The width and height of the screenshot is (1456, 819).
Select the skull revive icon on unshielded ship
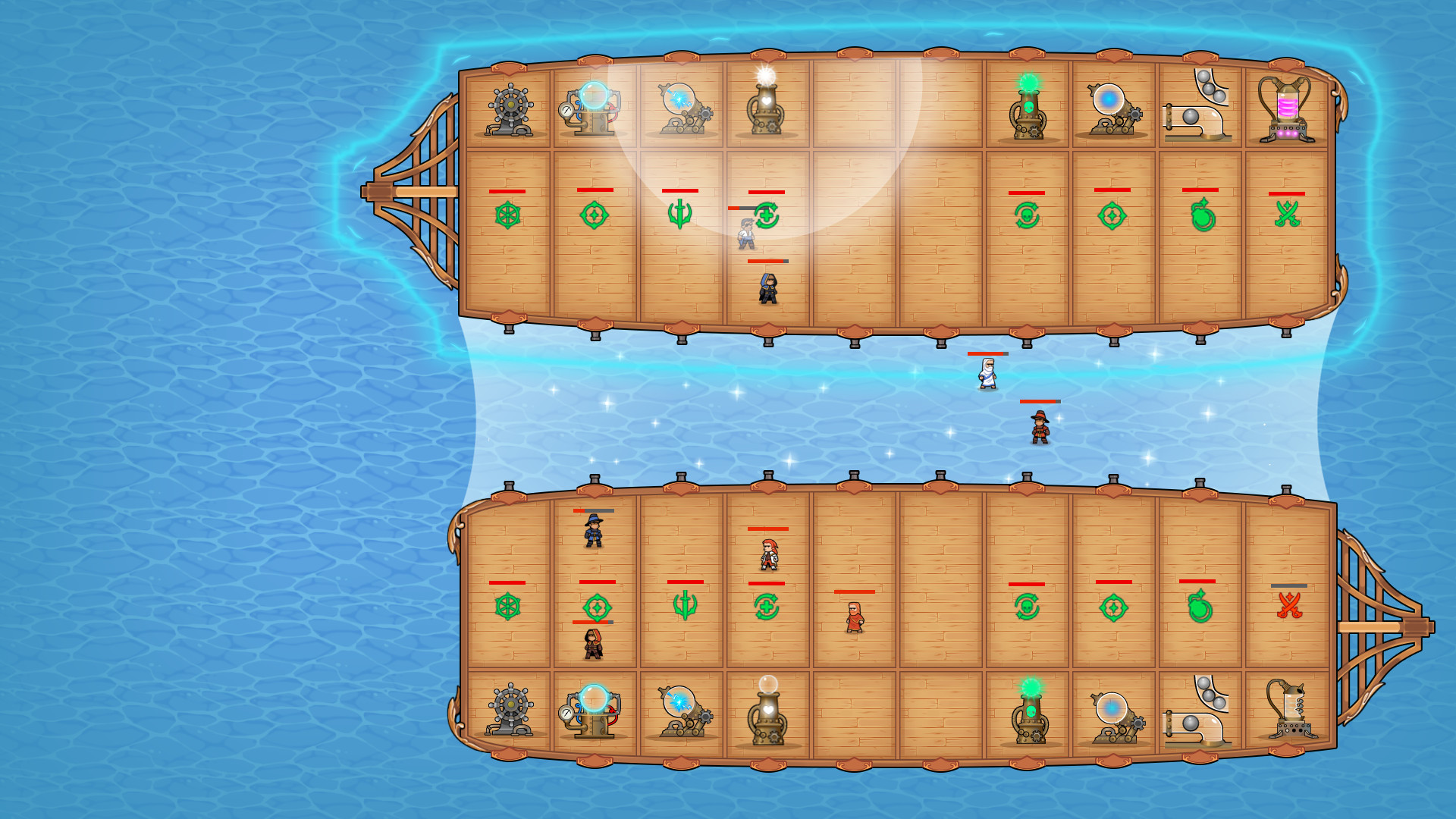pos(1026,607)
